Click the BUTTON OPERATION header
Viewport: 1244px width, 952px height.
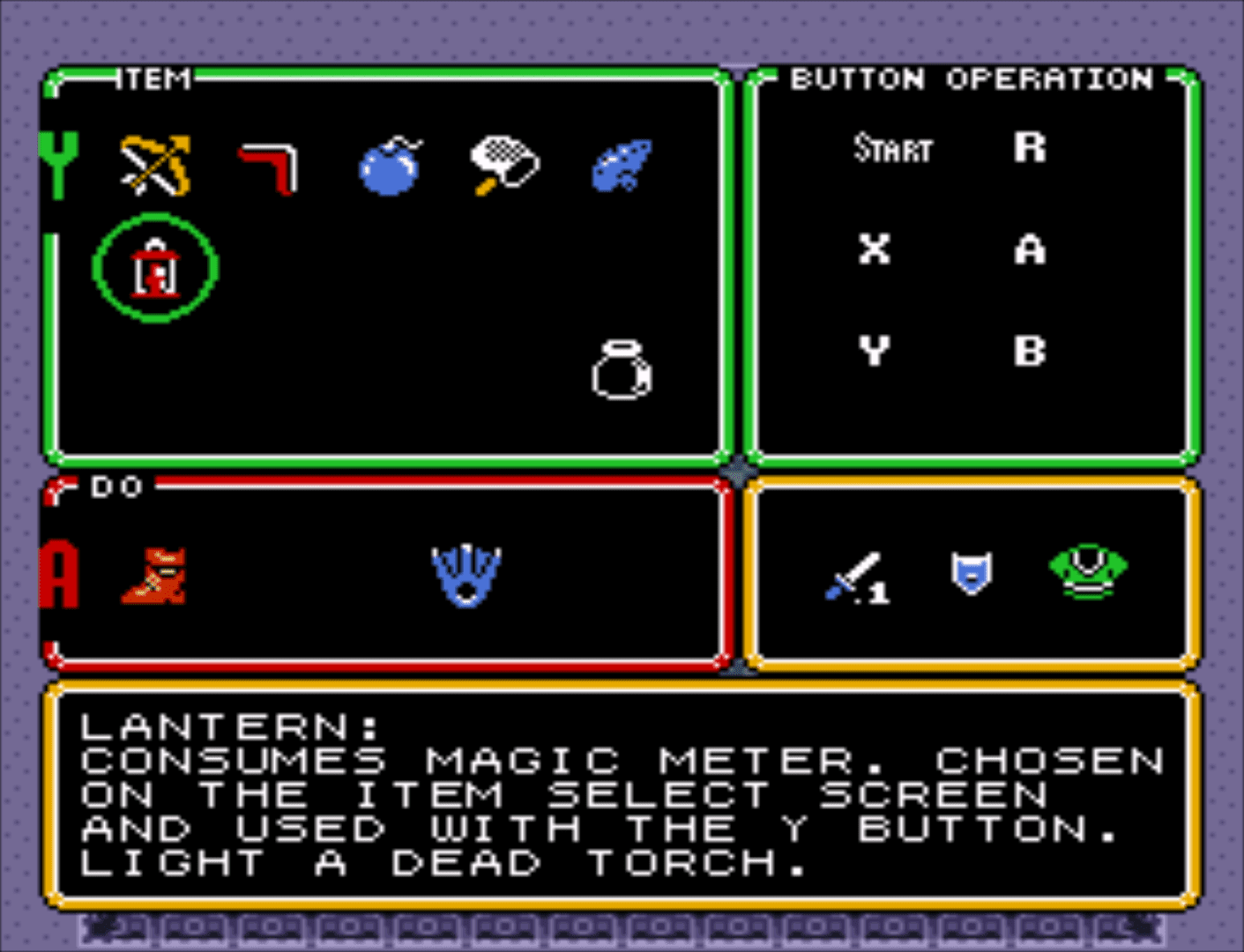click(x=970, y=79)
